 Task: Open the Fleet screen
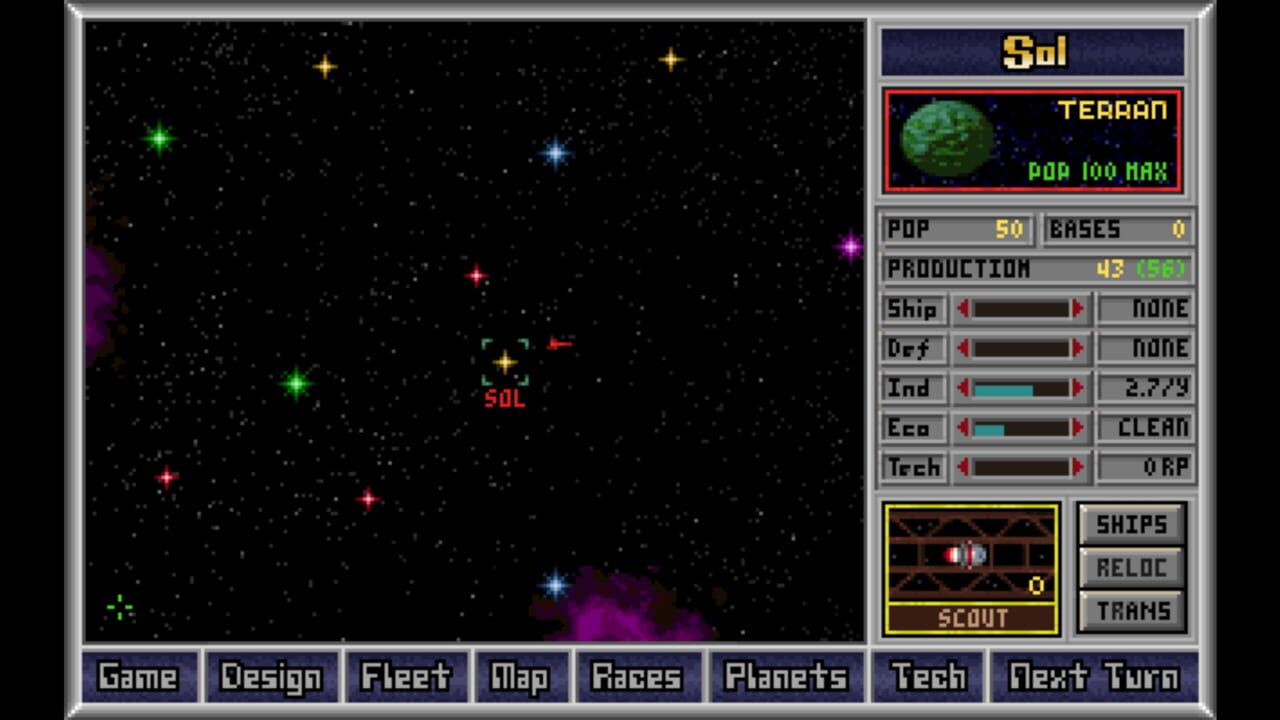(x=405, y=677)
